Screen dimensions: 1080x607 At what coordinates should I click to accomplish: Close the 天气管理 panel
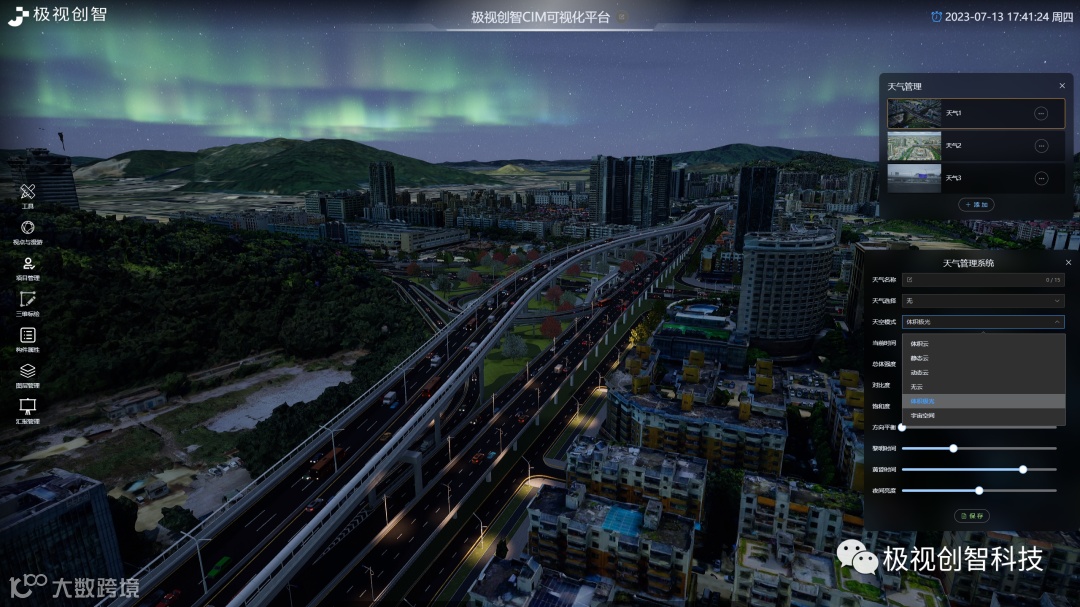click(x=1062, y=86)
